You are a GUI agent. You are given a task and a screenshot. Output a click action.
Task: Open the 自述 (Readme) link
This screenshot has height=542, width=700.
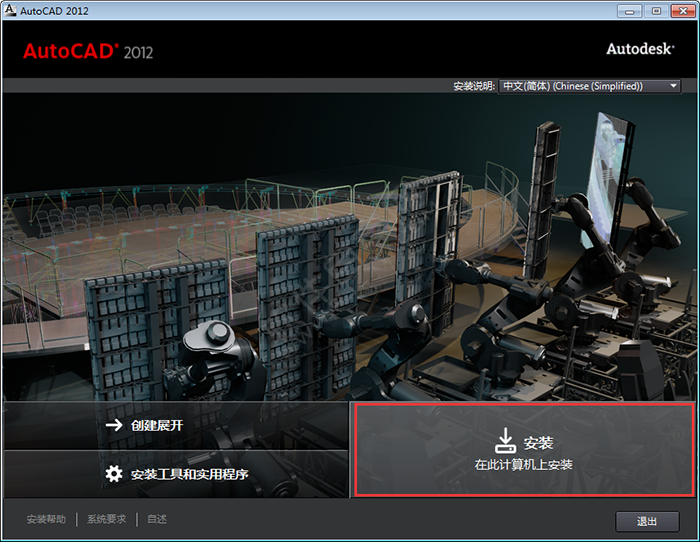[157, 520]
